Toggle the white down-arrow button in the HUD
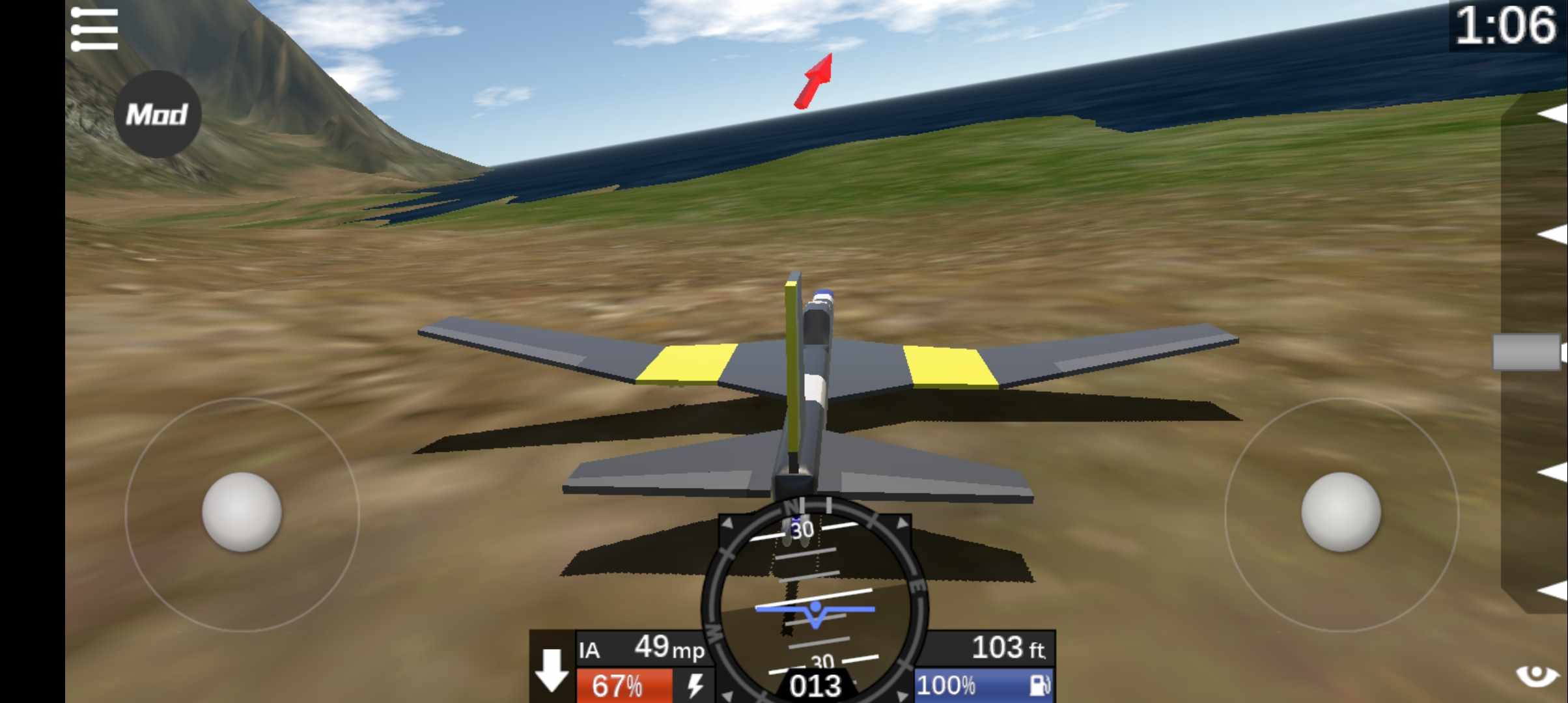The image size is (1568, 703). (x=552, y=669)
